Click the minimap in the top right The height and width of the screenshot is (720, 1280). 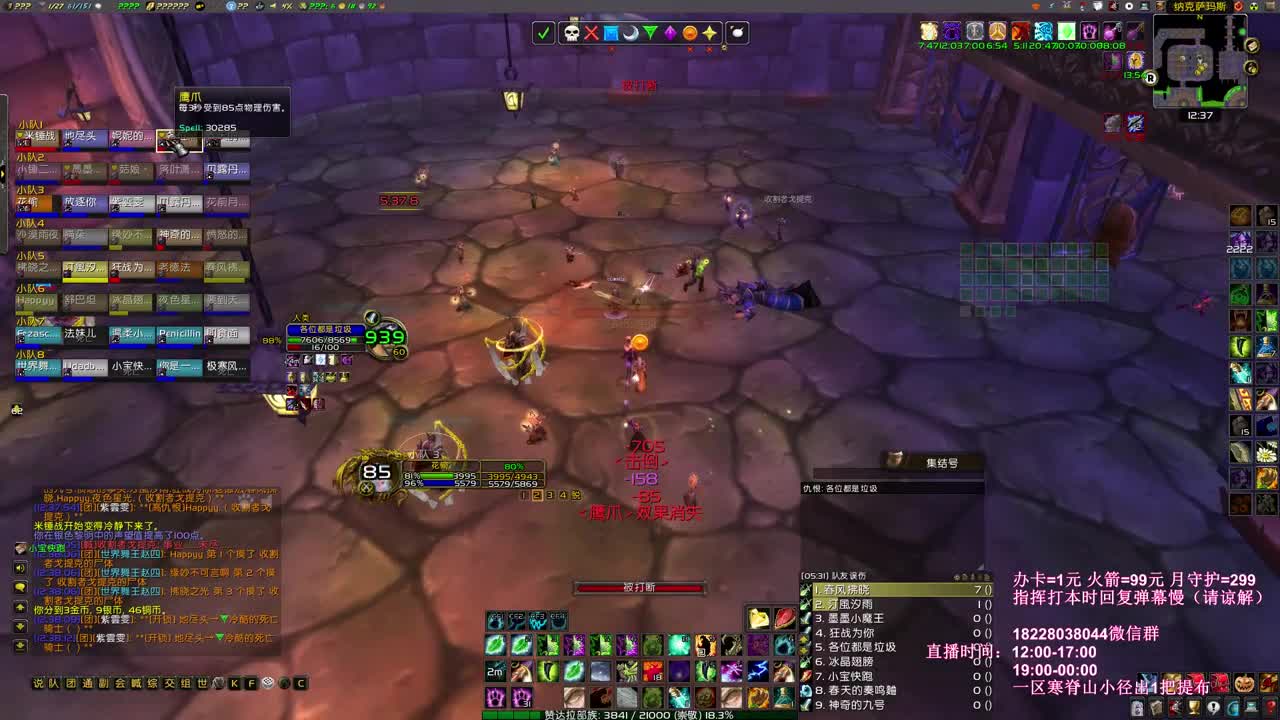pos(1200,62)
